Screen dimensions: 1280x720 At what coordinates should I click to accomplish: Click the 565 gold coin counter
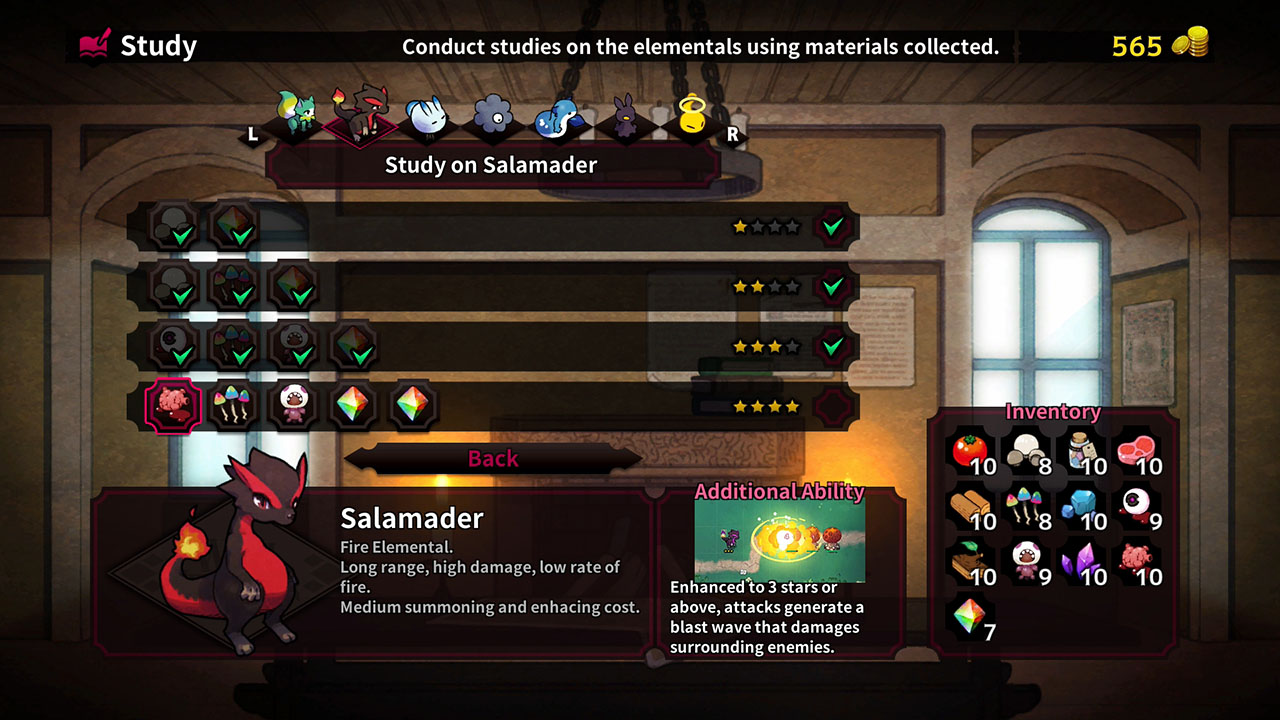coord(1160,46)
